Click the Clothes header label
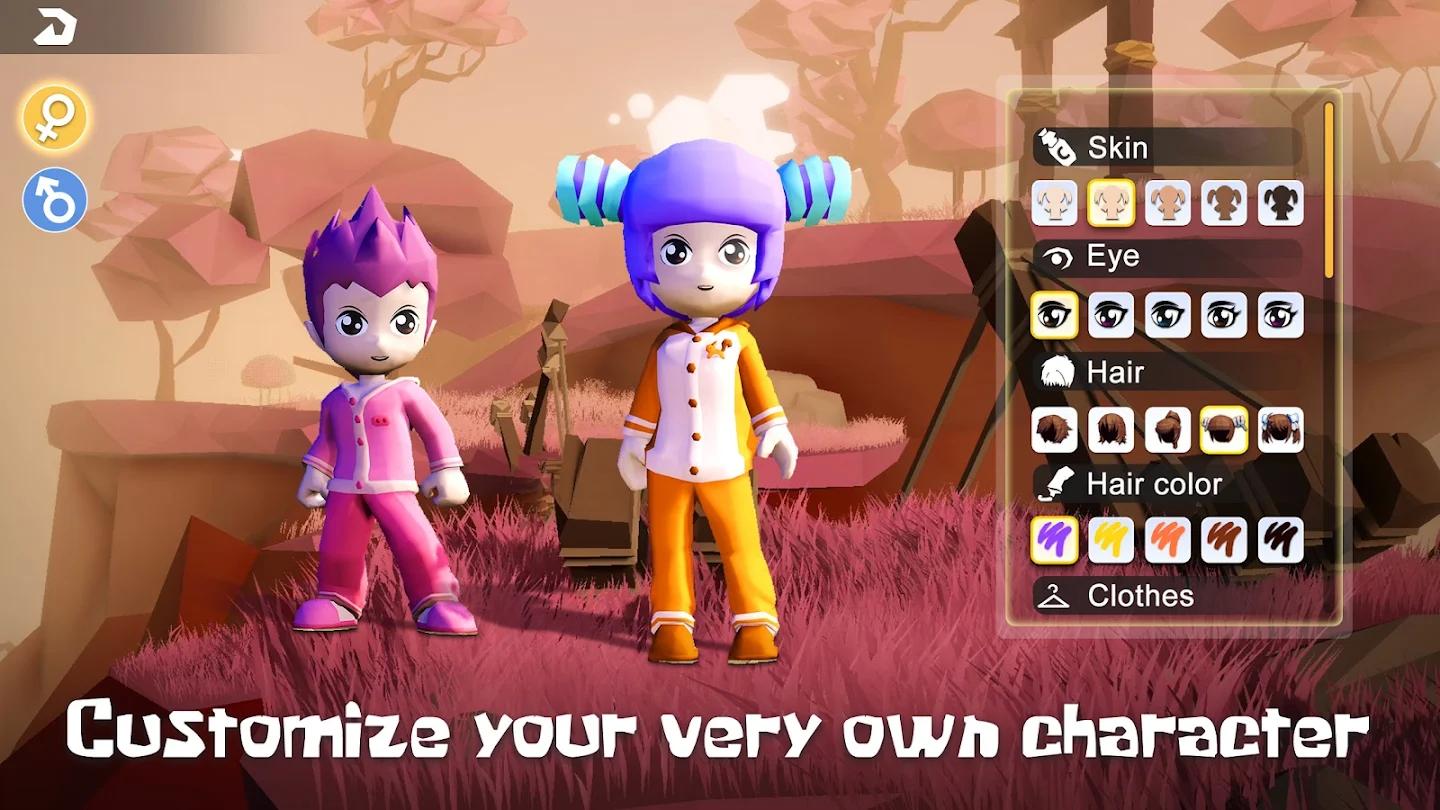 [1140, 597]
